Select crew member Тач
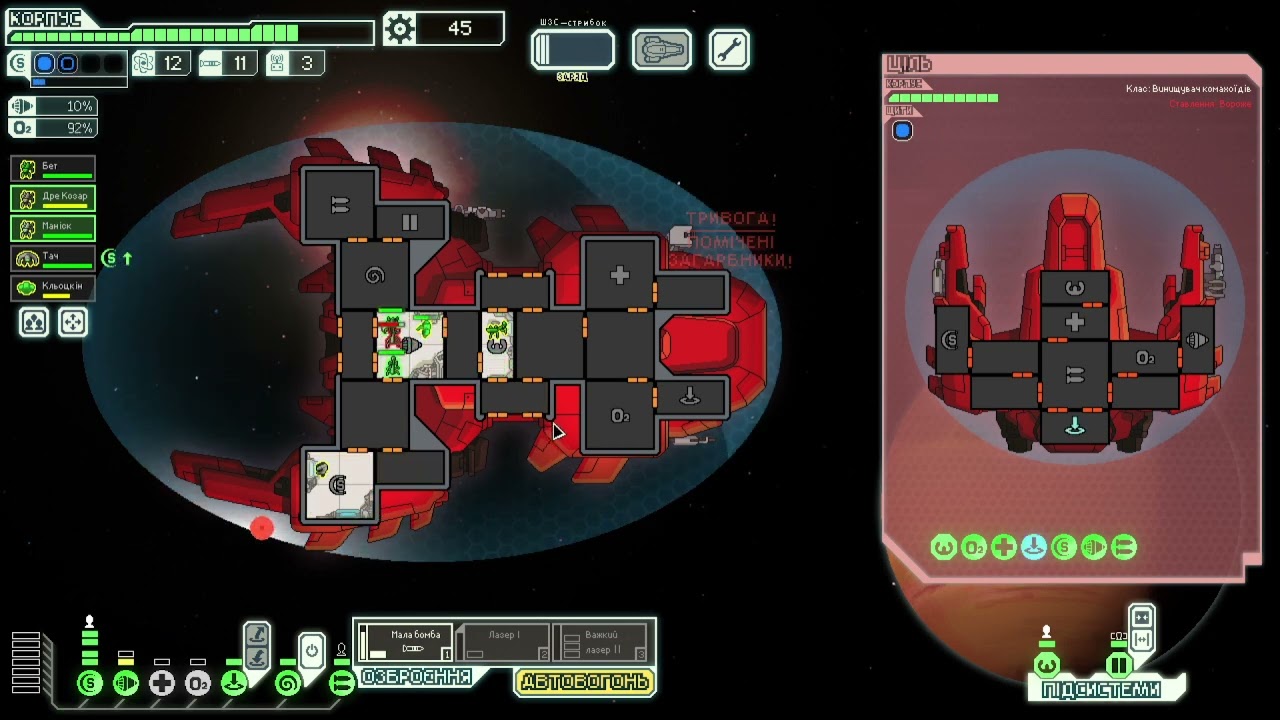 (53, 258)
